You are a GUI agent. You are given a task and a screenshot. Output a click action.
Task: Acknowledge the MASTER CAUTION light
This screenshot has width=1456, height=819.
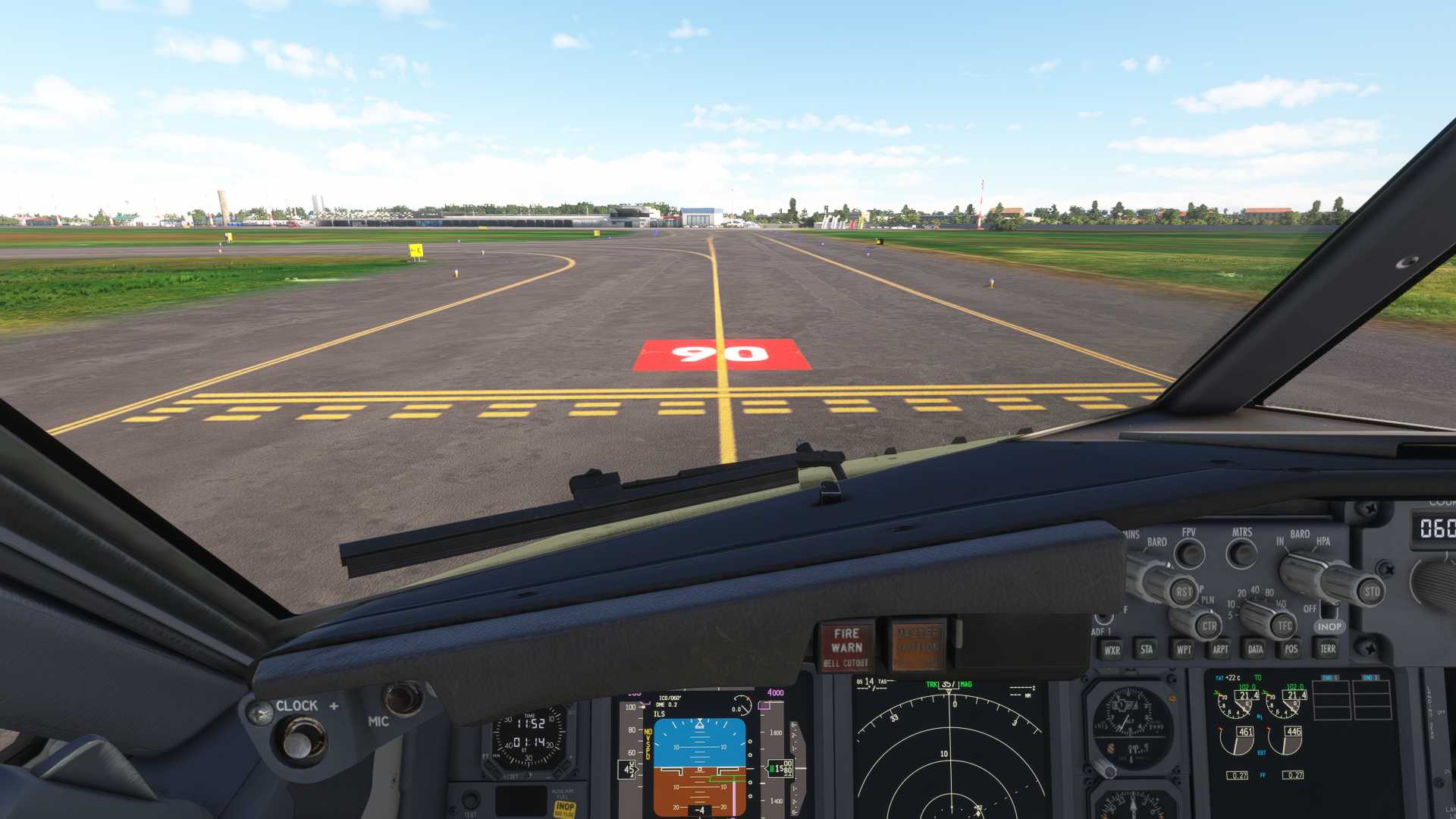918,645
